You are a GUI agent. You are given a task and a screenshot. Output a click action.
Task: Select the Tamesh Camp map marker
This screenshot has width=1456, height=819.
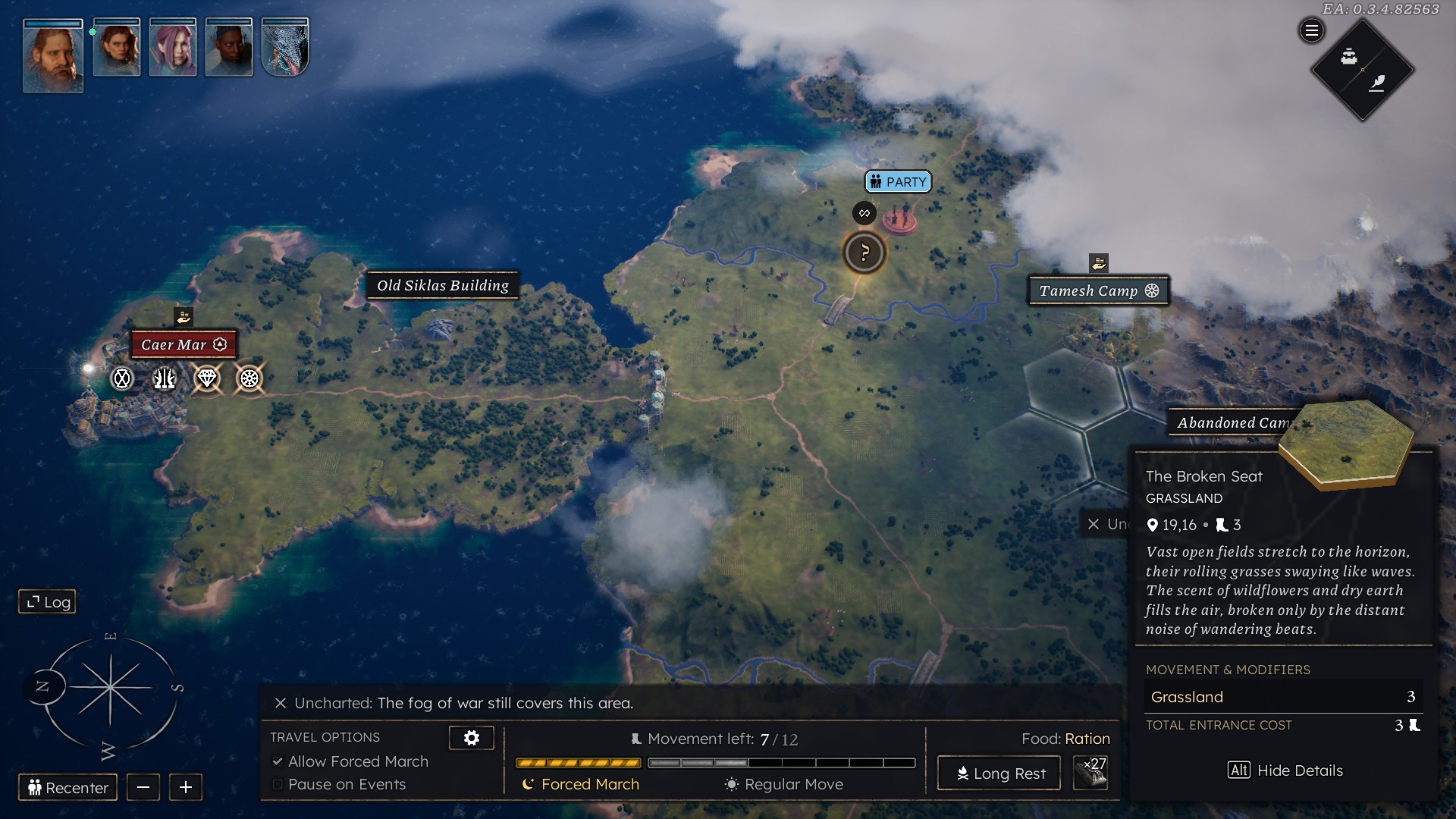point(1098,290)
